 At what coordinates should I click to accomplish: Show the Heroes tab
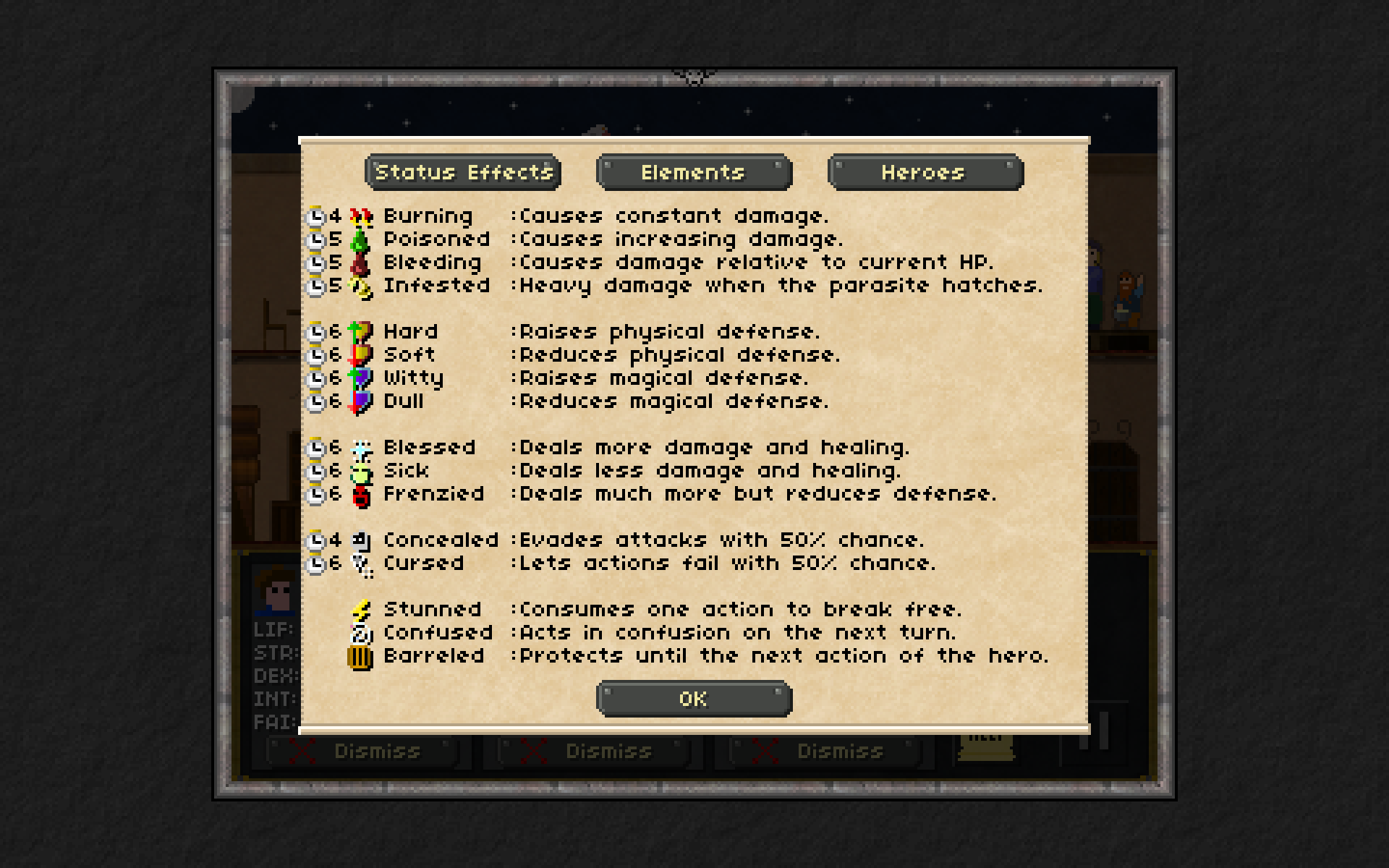[925, 172]
